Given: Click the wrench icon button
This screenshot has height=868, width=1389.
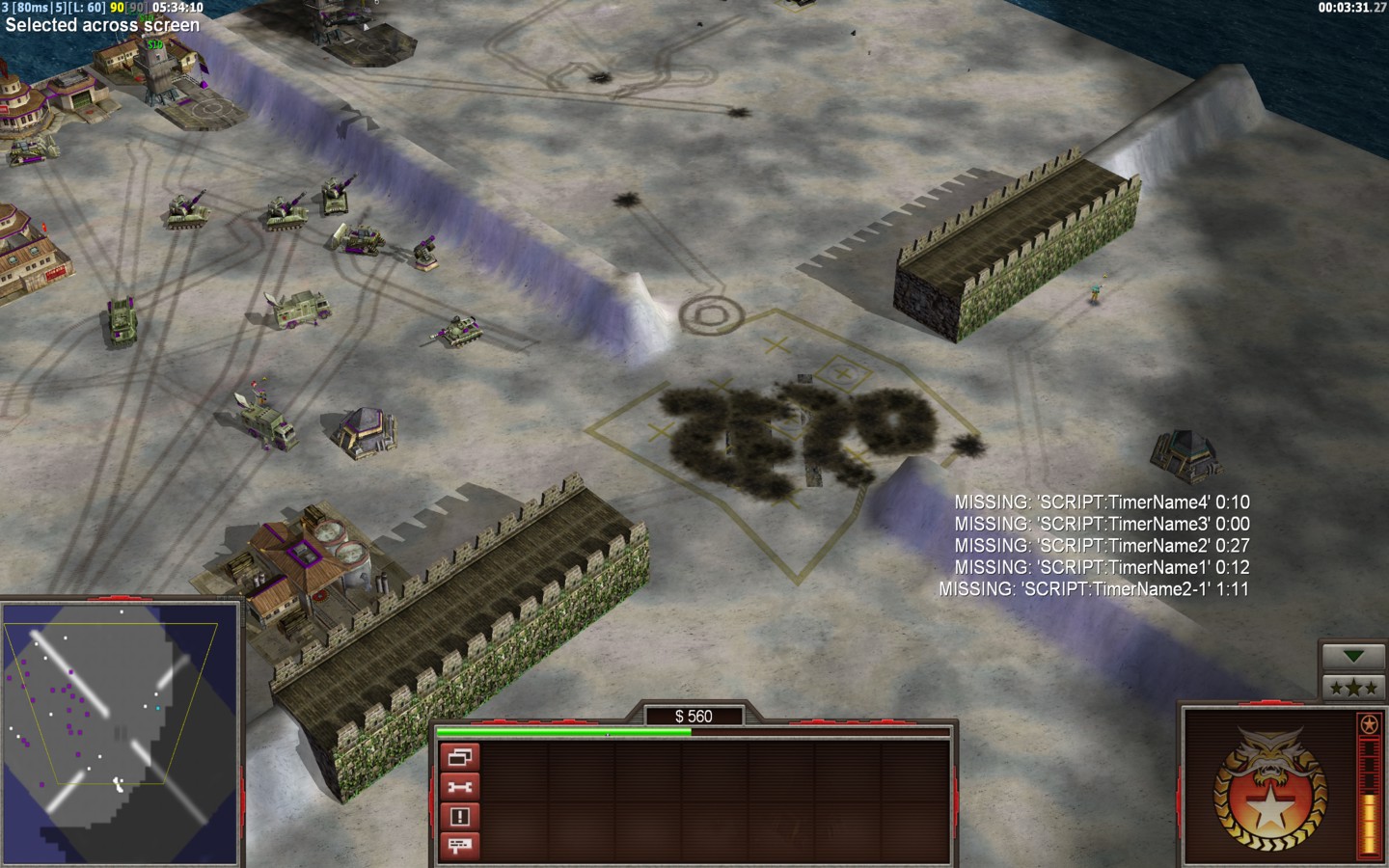Looking at the screenshot, I should pos(460,787).
